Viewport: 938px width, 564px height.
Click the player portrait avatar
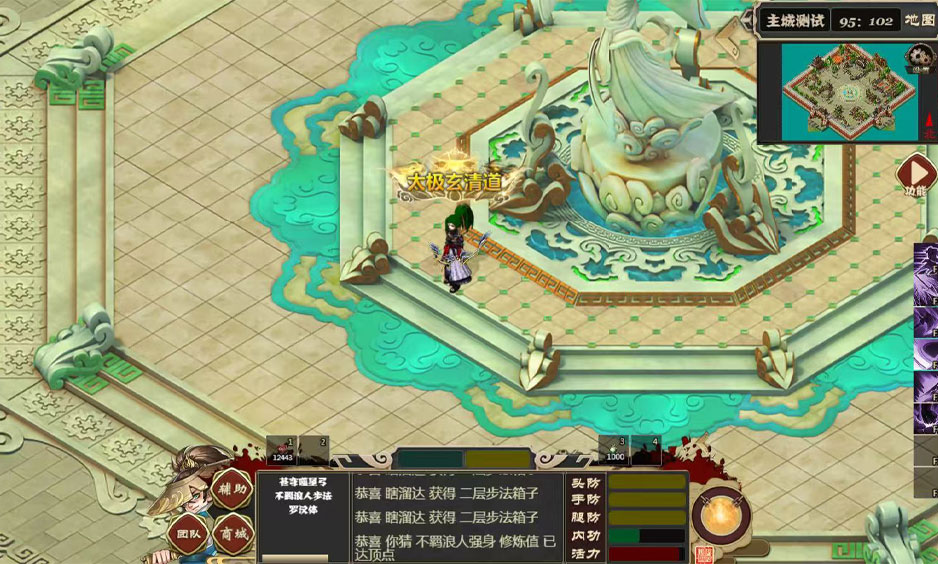[x=186, y=480]
